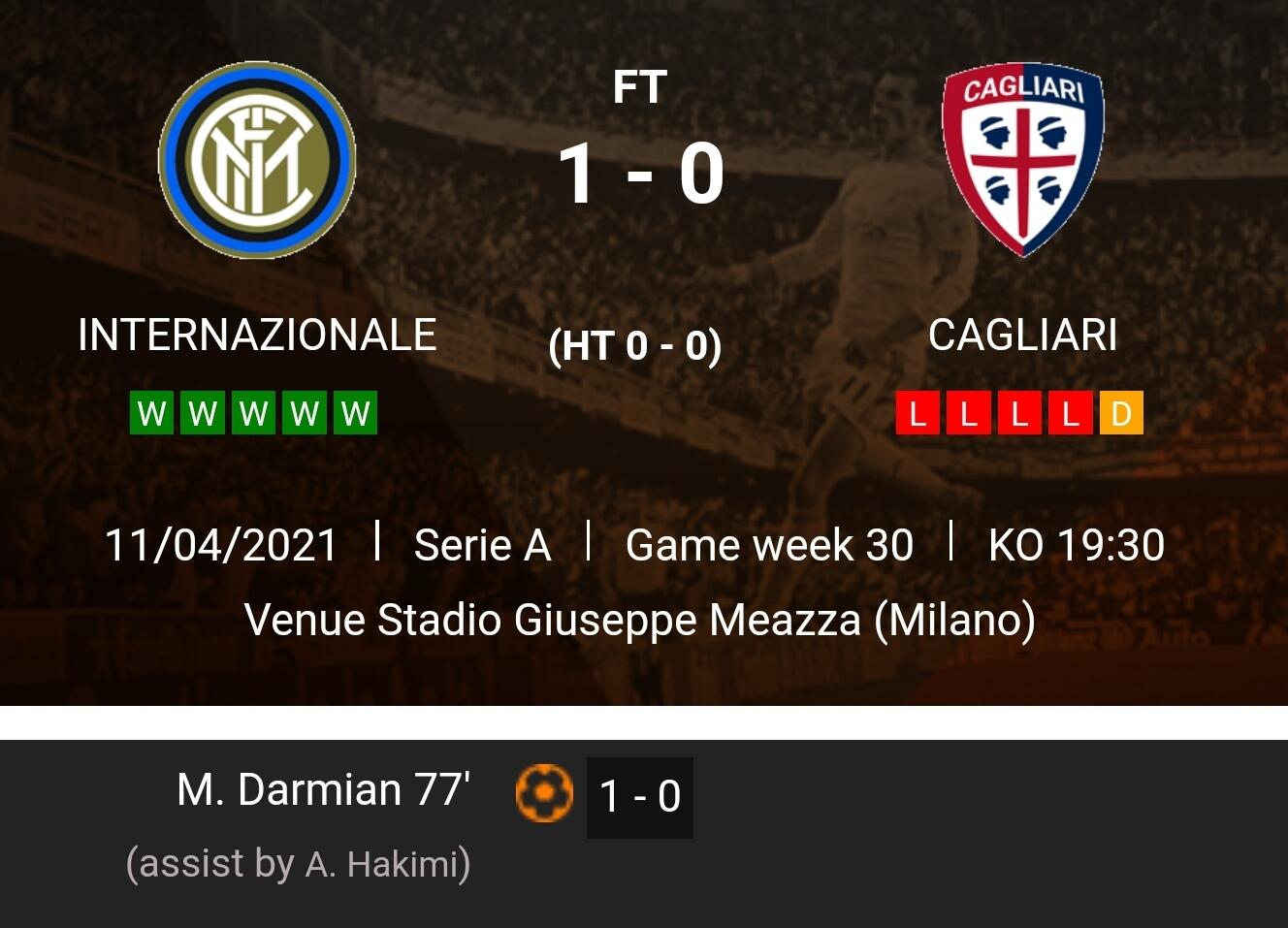Open the Stadio Giuseppe Meazza venue
The image size is (1288, 928).
tap(639, 621)
